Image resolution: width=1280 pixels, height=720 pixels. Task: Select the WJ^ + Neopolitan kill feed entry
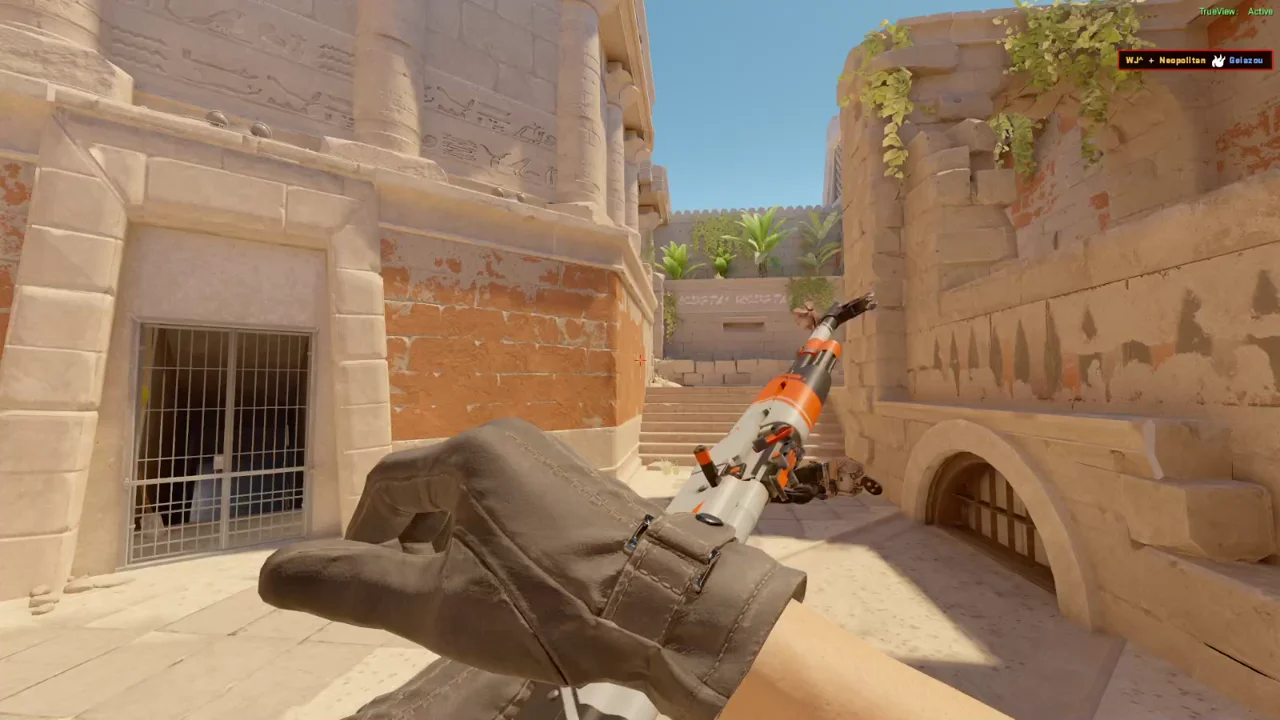pyautogui.click(x=1195, y=61)
